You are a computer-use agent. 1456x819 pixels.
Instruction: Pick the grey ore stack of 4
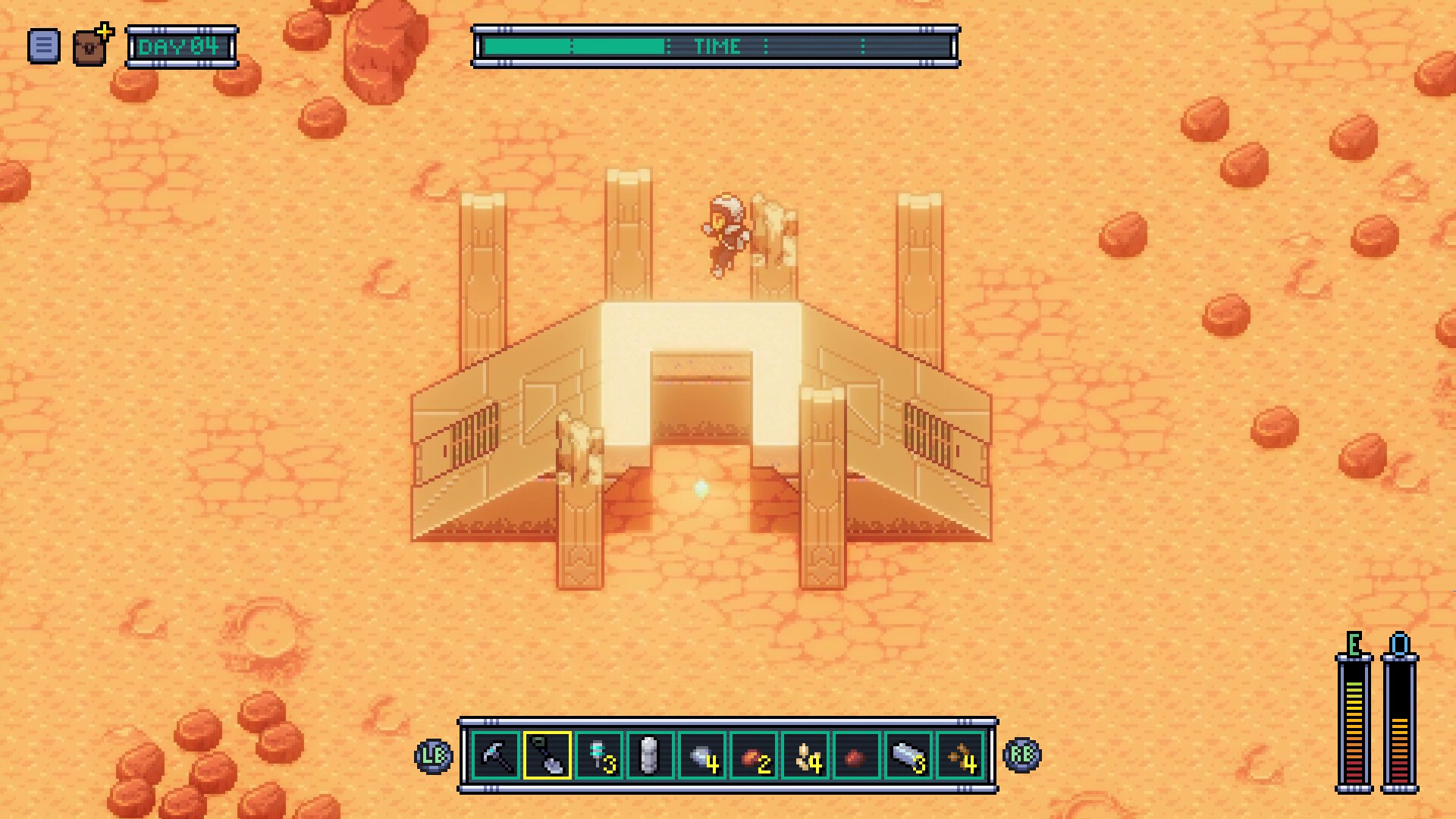point(702,755)
